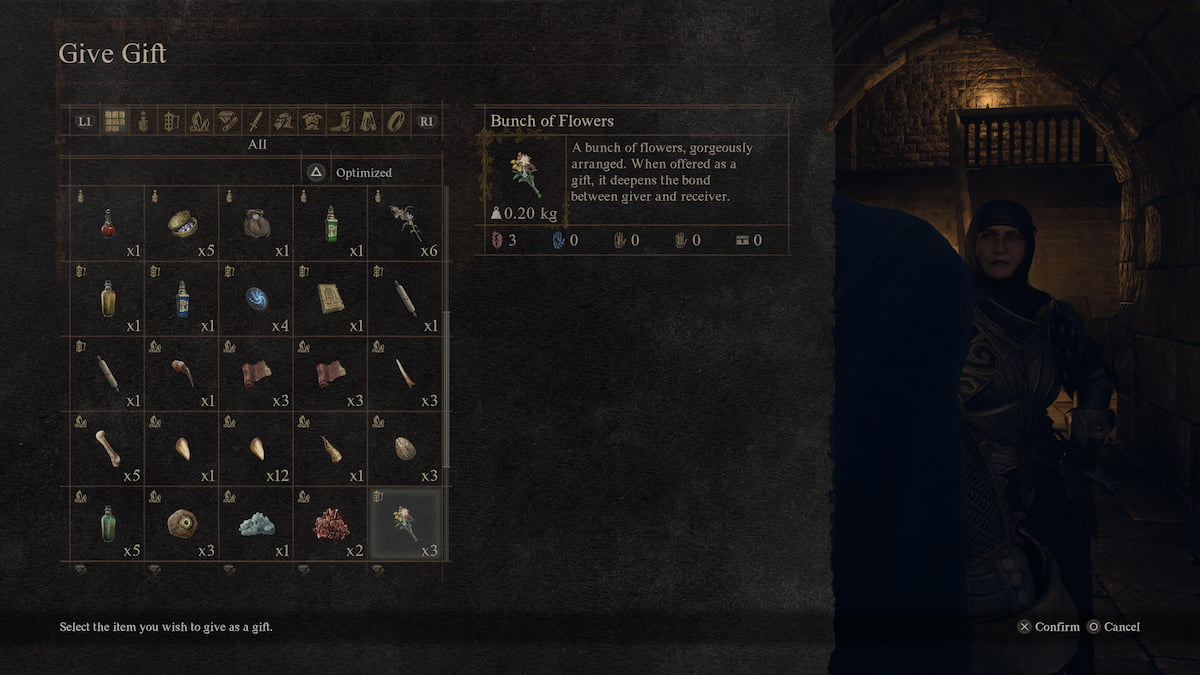Select the fang stack of twelve
This screenshot has width=1200, height=675.
point(257,447)
